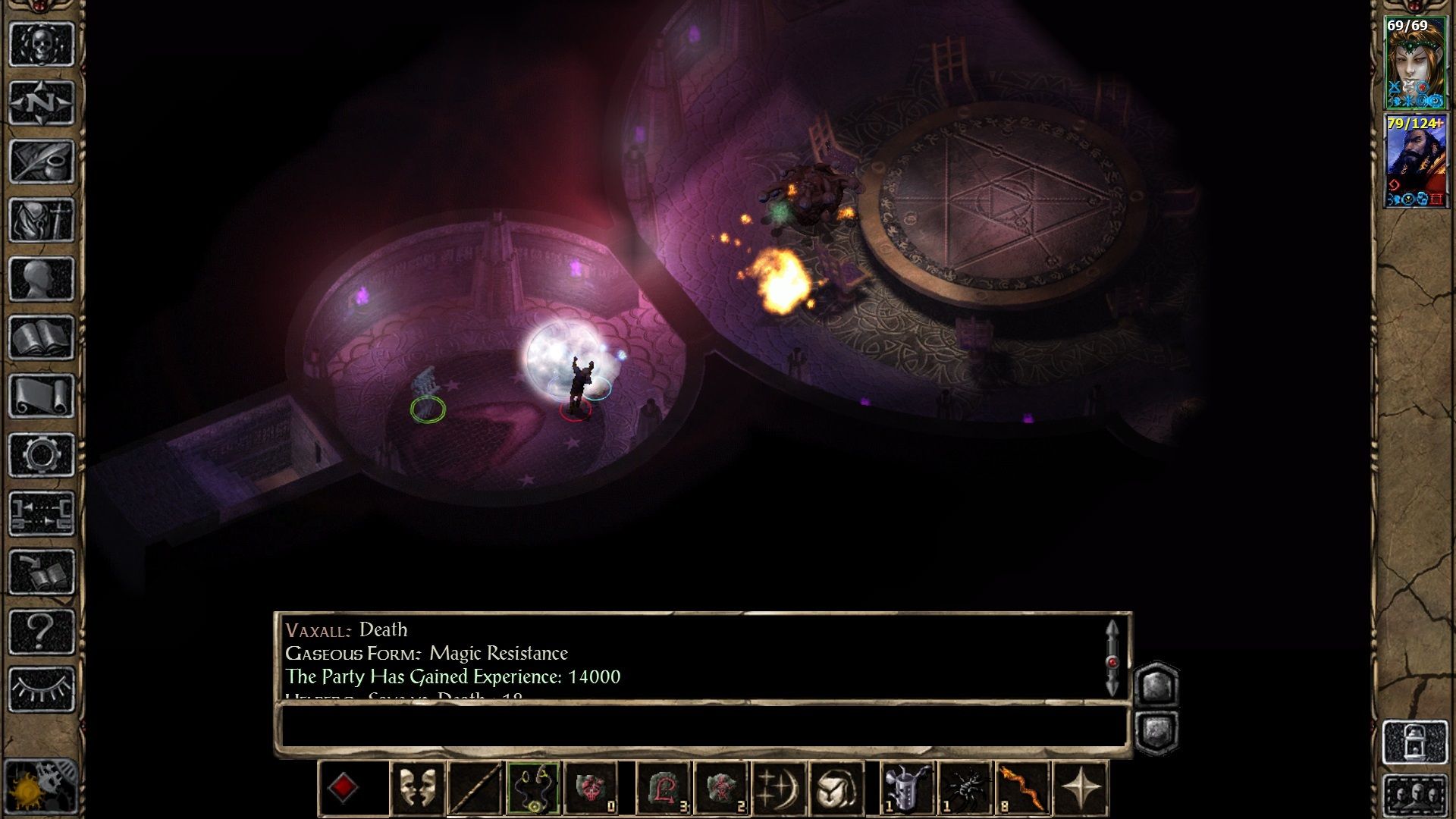This screenshot has height=819, width=1456.
Task: Show the character record with the head icon
Action: click(42, 278)
